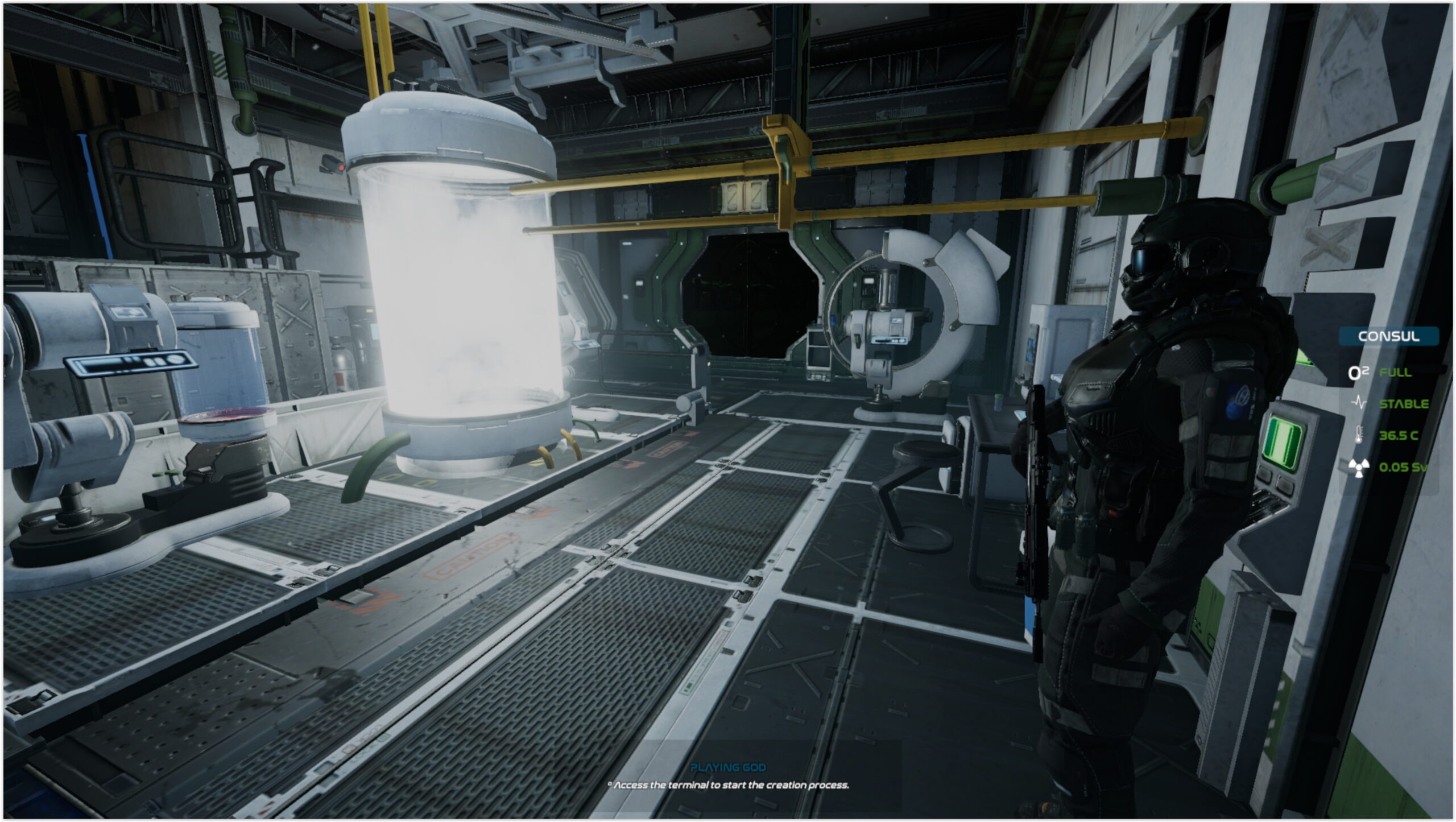Open the CONSUL status panel header
This screenshot has height=822, width=1456.
pos(1388,336)
